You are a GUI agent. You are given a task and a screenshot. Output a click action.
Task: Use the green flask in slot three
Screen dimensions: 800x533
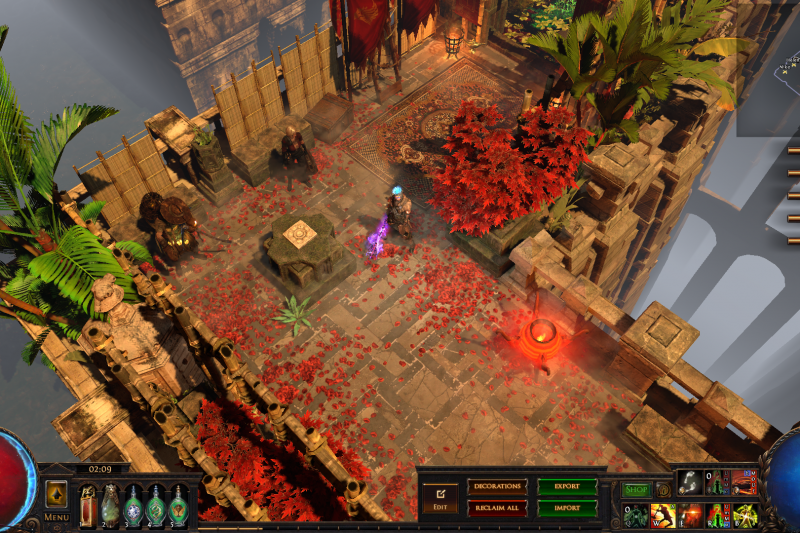133,505
